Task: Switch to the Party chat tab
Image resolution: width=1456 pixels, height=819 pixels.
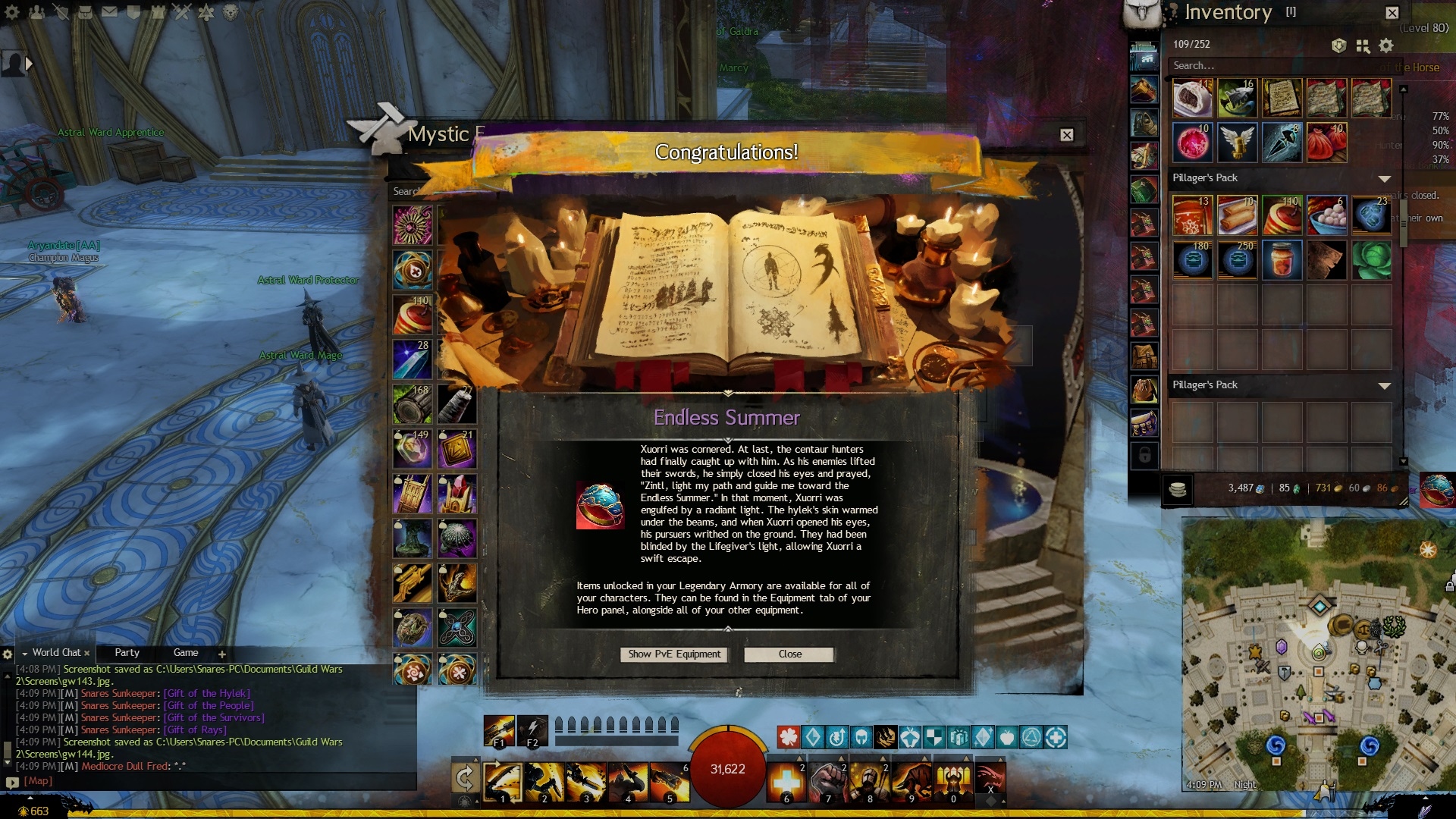Action: pyautogui.click(x=127, y=653)
